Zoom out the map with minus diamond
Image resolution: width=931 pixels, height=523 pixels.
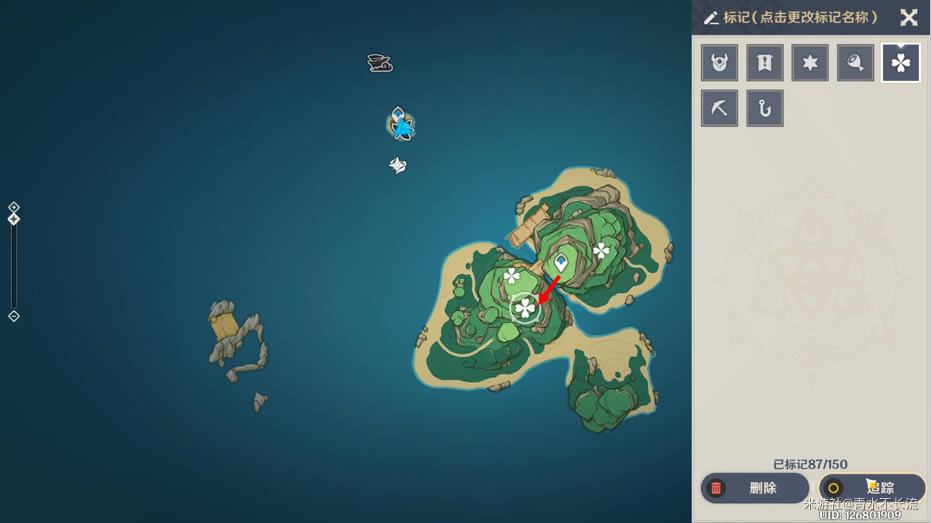pos(14,316)
